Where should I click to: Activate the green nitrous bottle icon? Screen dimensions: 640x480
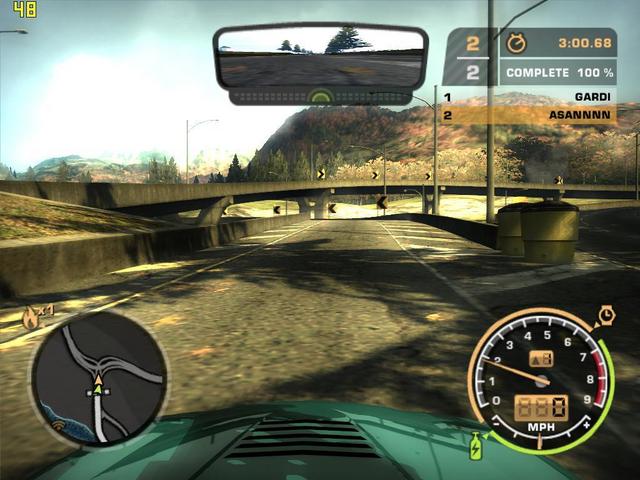point(476,444)
